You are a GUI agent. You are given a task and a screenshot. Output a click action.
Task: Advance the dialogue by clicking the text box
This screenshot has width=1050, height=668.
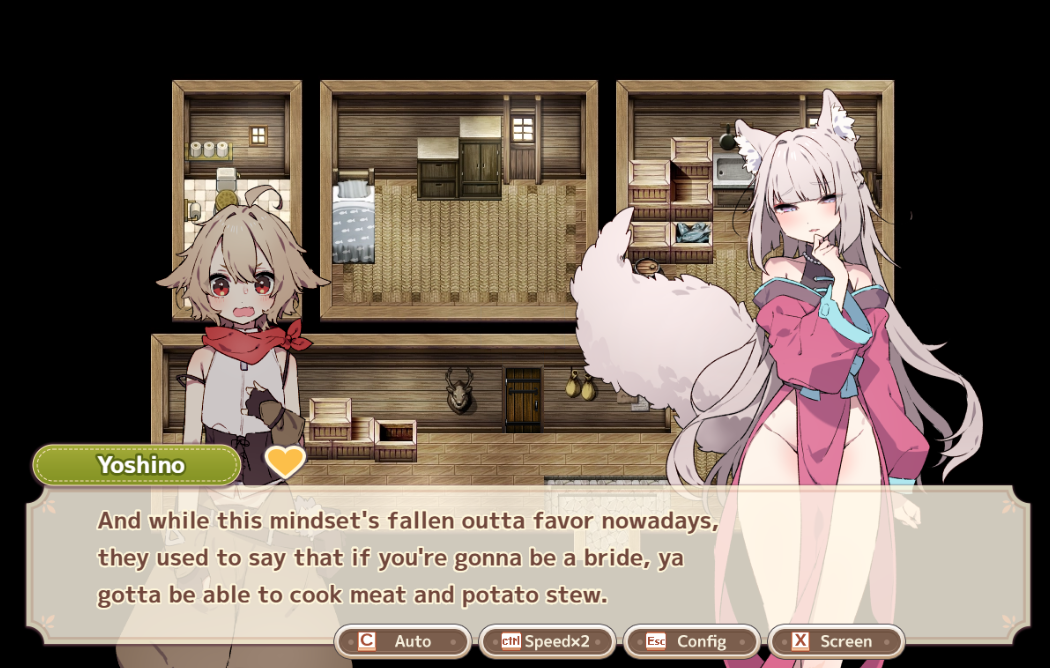[x=500, y=558]
